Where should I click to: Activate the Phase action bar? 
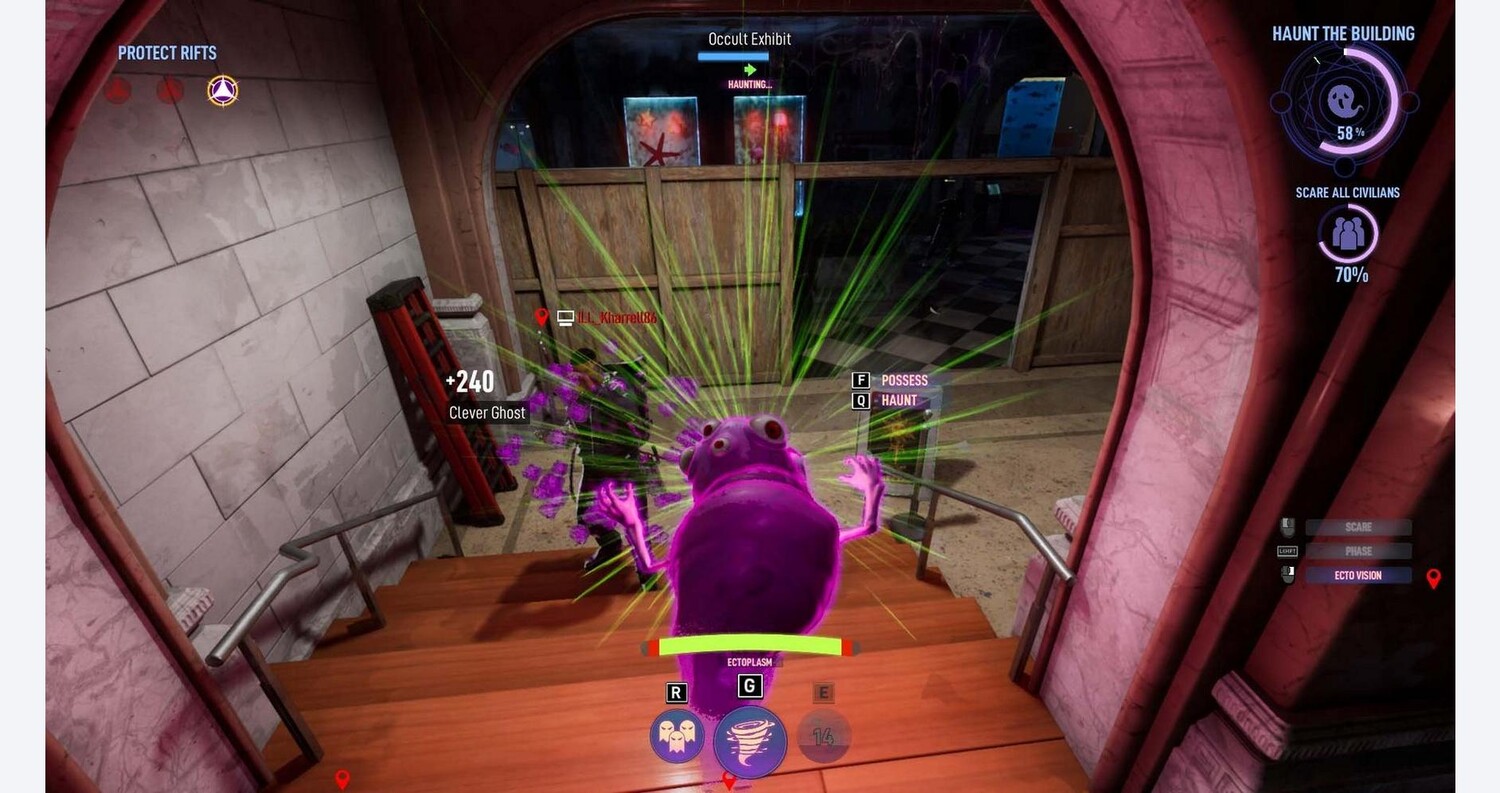1357,551
